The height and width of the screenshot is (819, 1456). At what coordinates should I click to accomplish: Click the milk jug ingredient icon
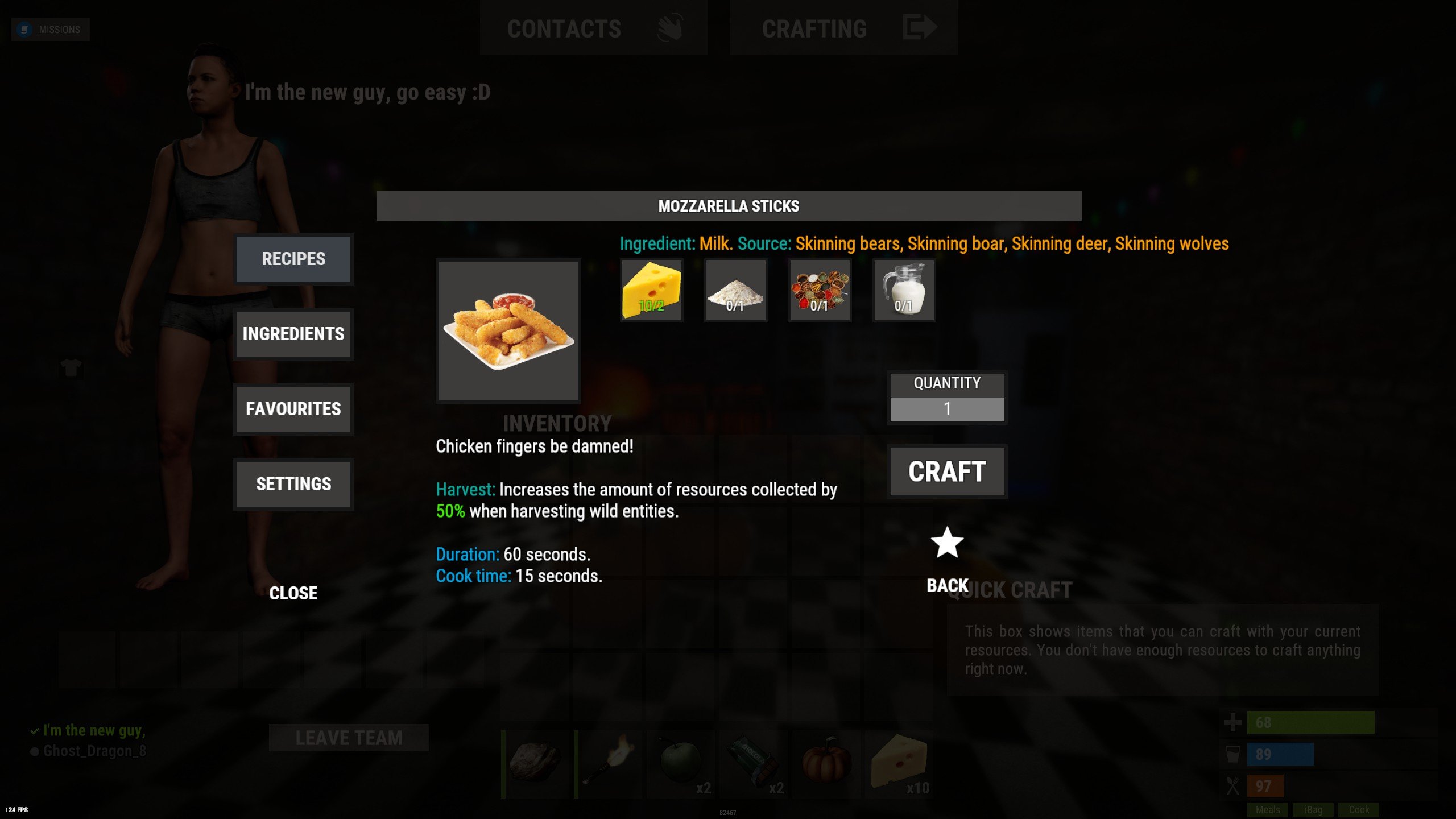903,291
